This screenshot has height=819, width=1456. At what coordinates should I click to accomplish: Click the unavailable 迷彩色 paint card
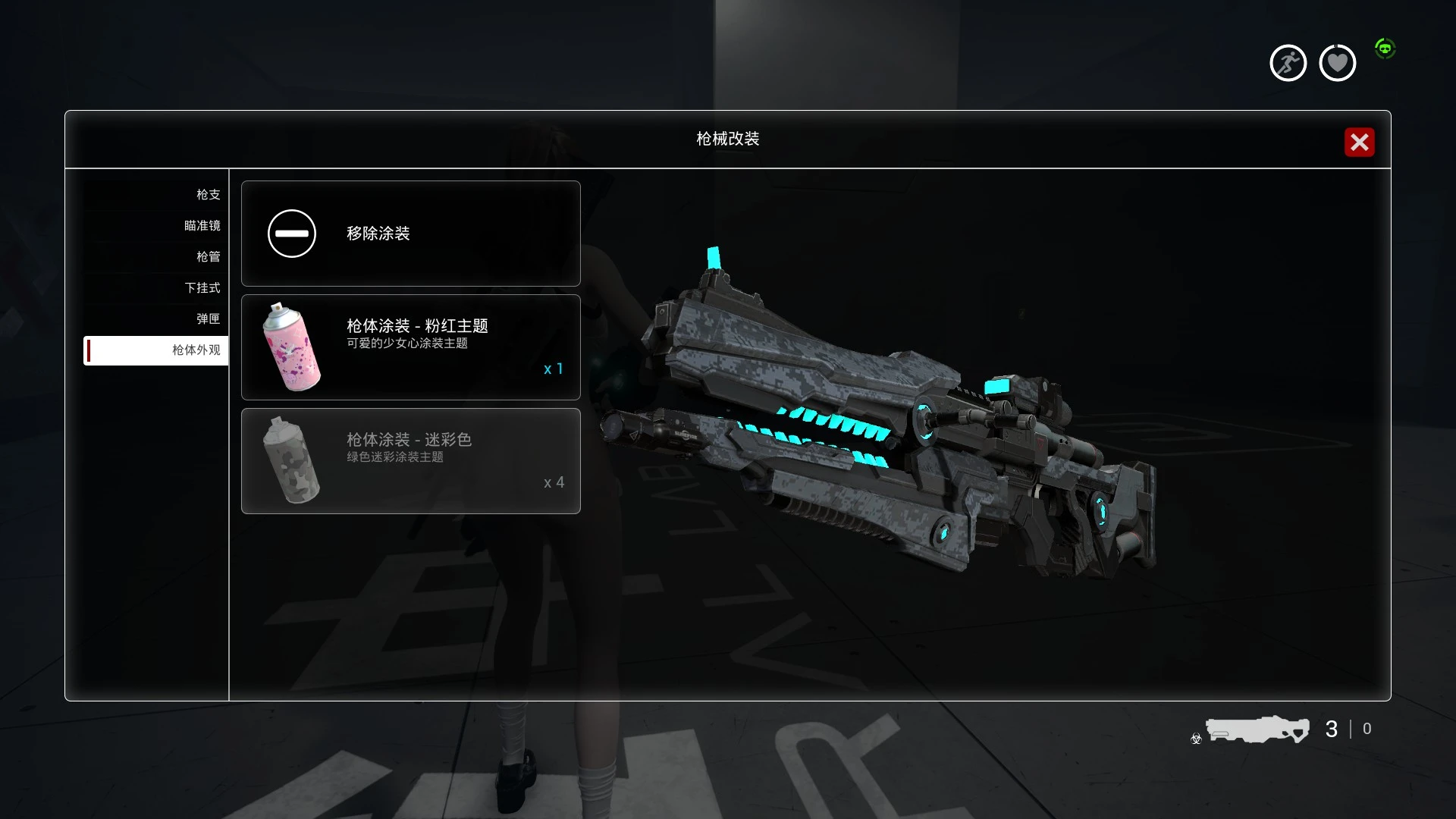[410, 461]
